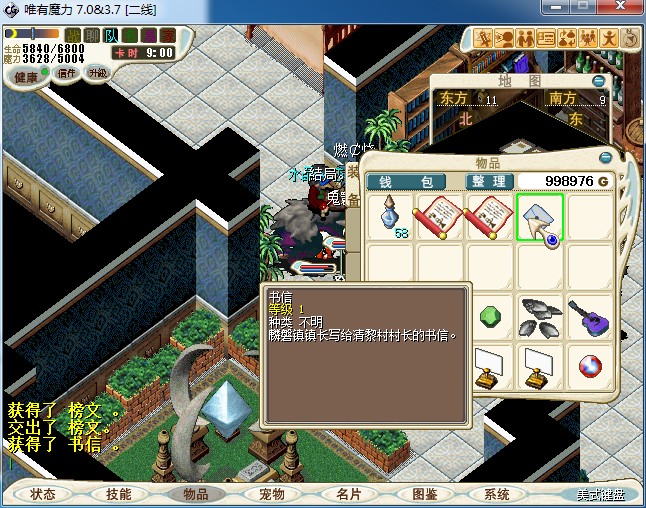
Task: Toggle the 队 team mode button
Action: (x=113, y=36)
